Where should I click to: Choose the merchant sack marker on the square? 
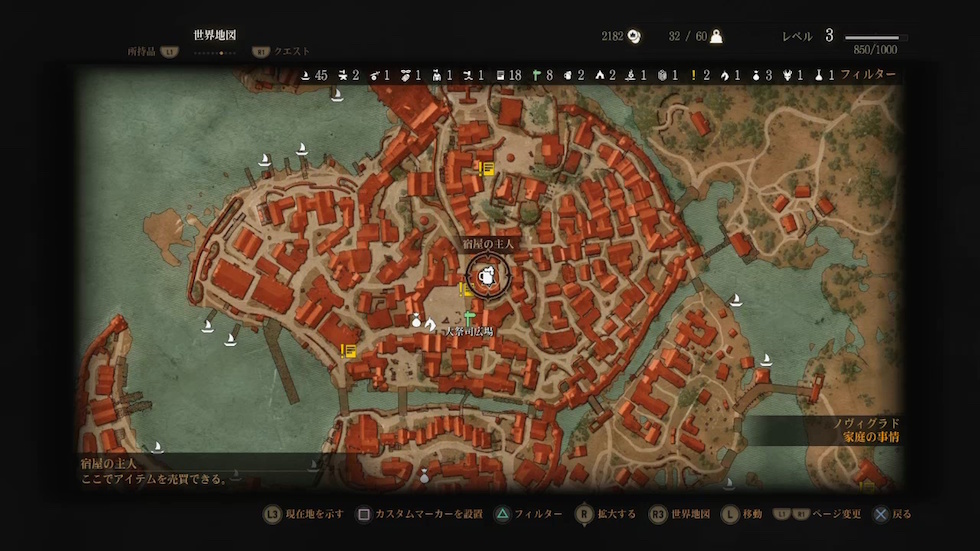pos(416,321)
